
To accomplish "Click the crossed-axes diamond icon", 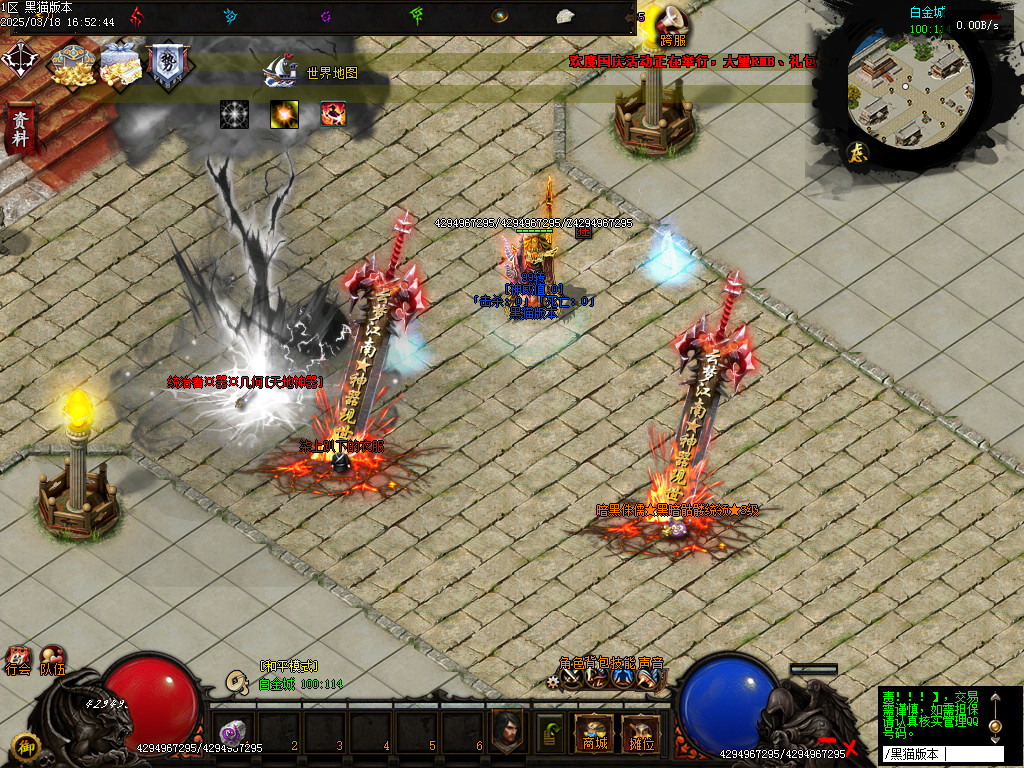I will click(20, 60).
